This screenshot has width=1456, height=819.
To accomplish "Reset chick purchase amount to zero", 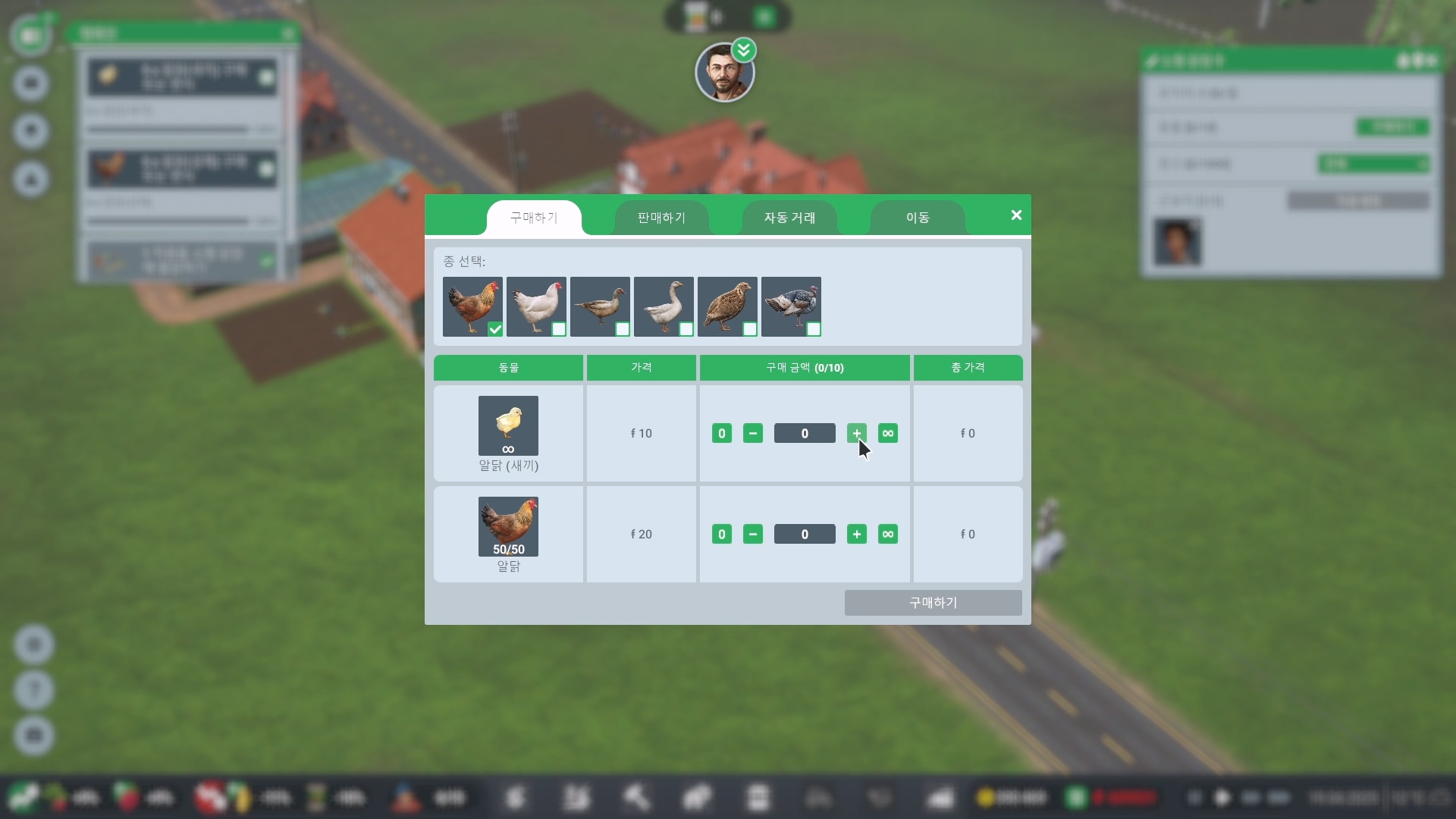I will [721, 433].
